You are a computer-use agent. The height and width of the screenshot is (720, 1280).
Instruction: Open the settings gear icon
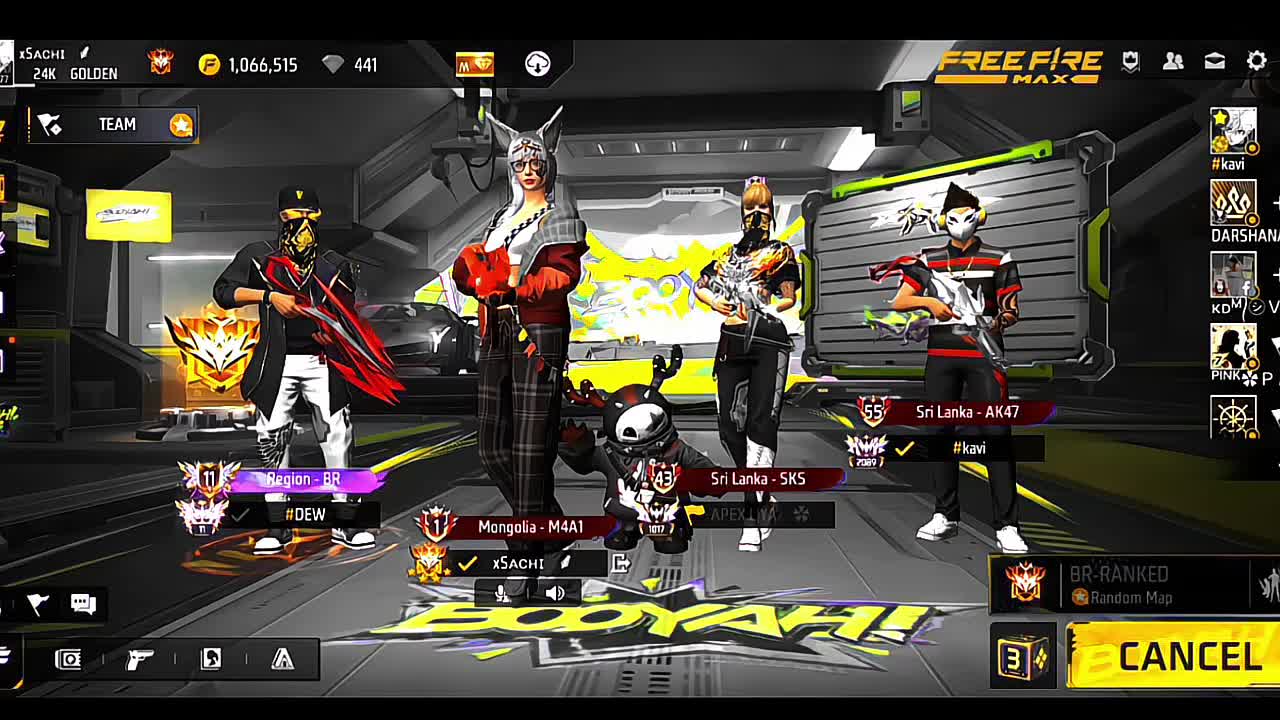coord(1257,62)
